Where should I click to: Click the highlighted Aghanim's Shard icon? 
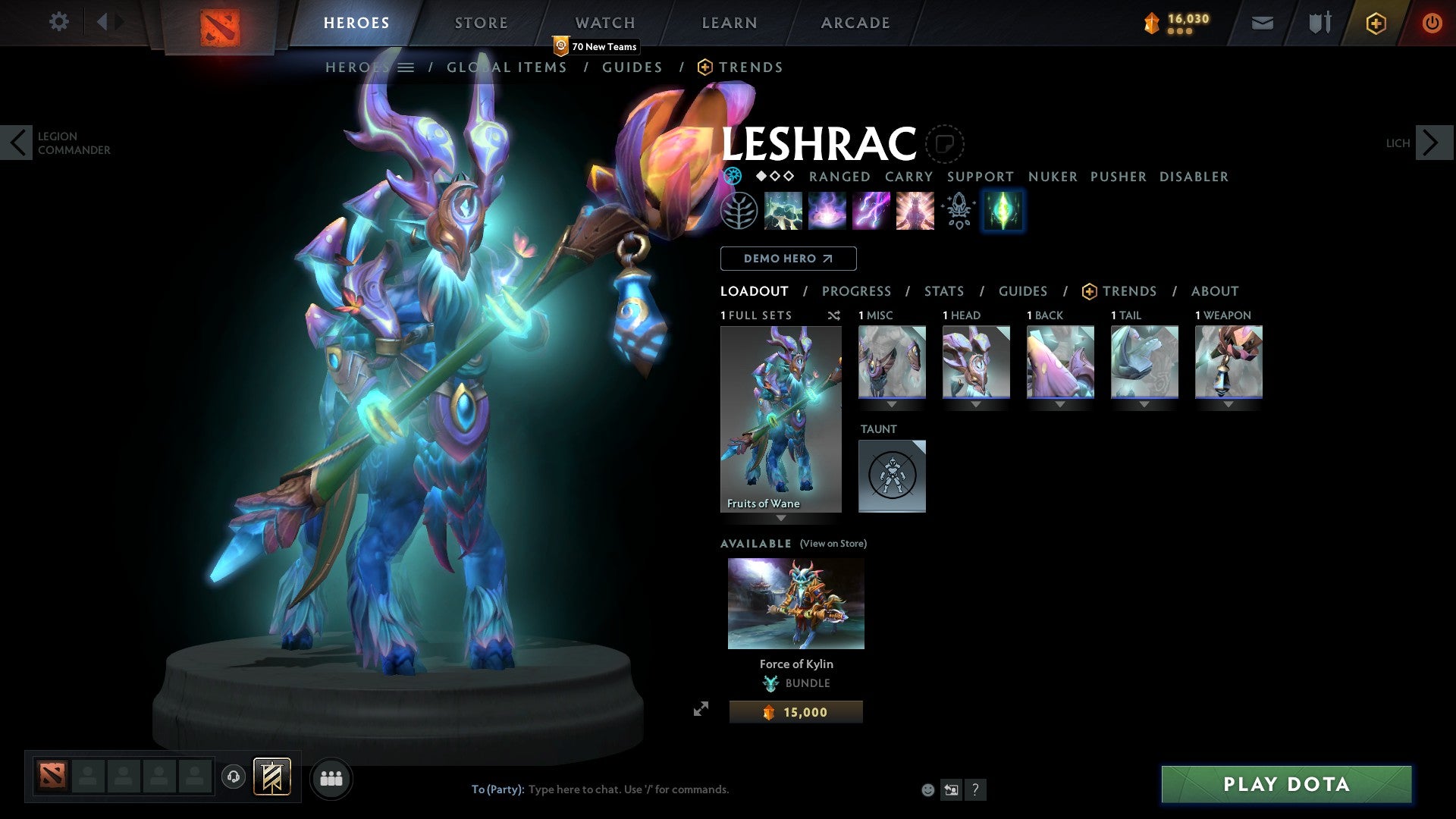click(1003, 211)
